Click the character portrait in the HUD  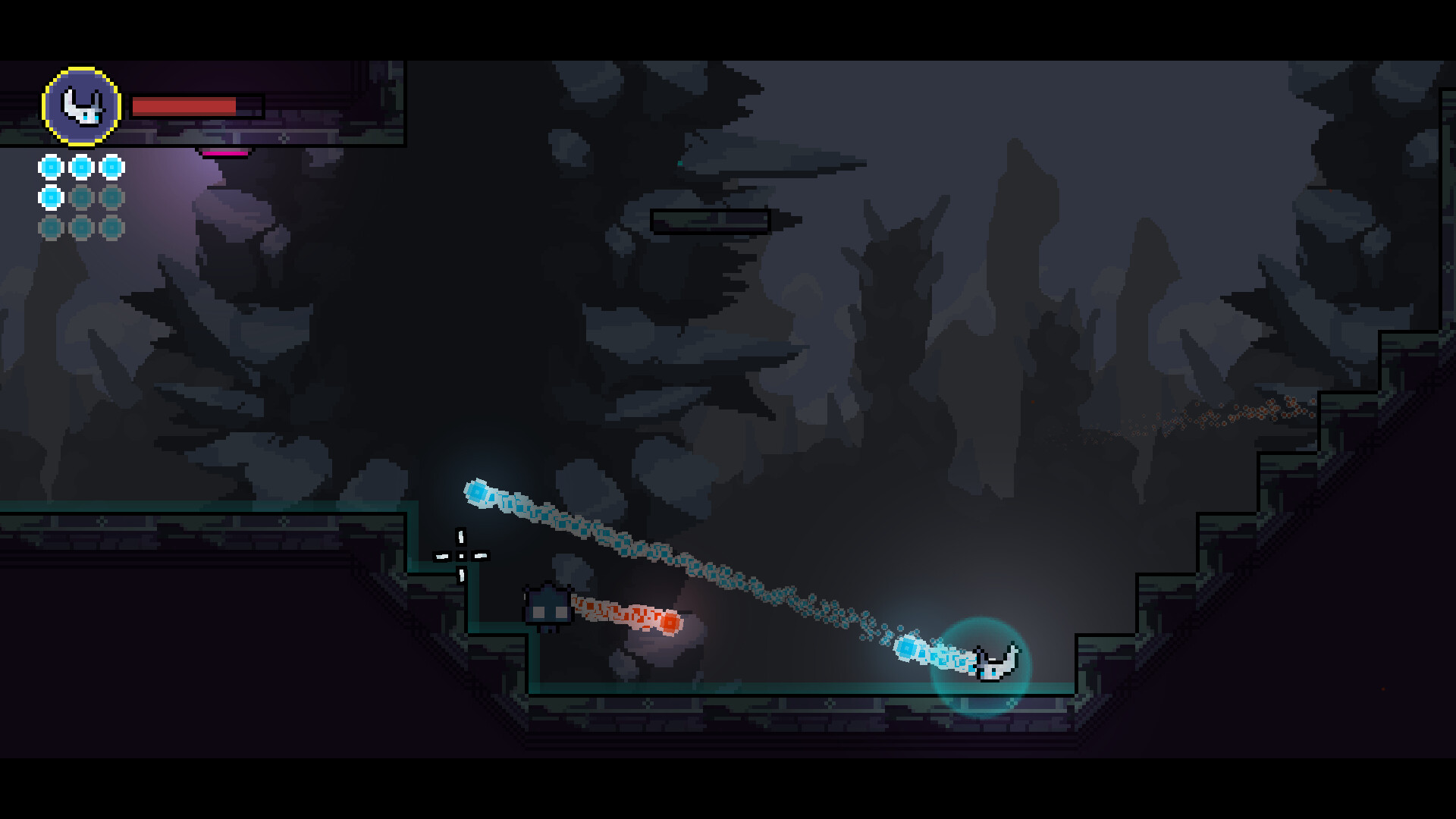tap(81, 106)
